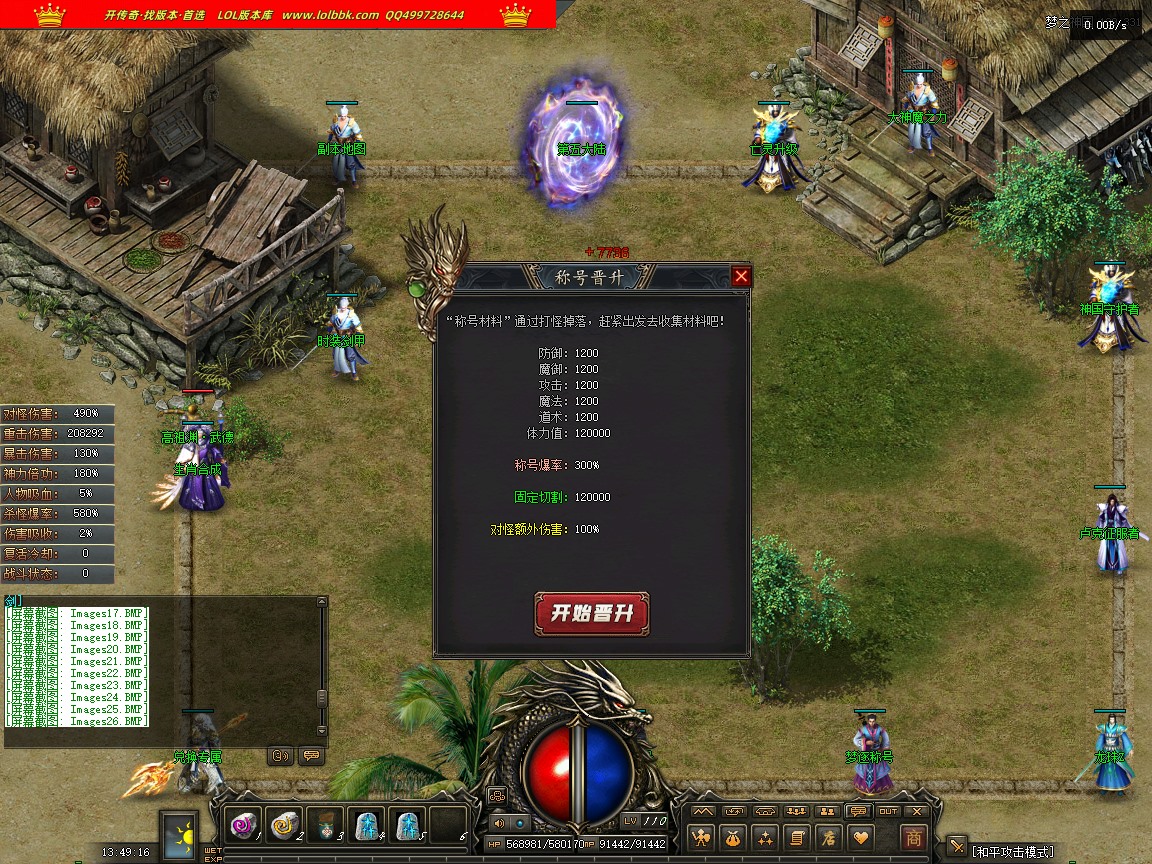
Task: Use the potion bag in hotbar slot 3
Action: [x=326, y=825]
